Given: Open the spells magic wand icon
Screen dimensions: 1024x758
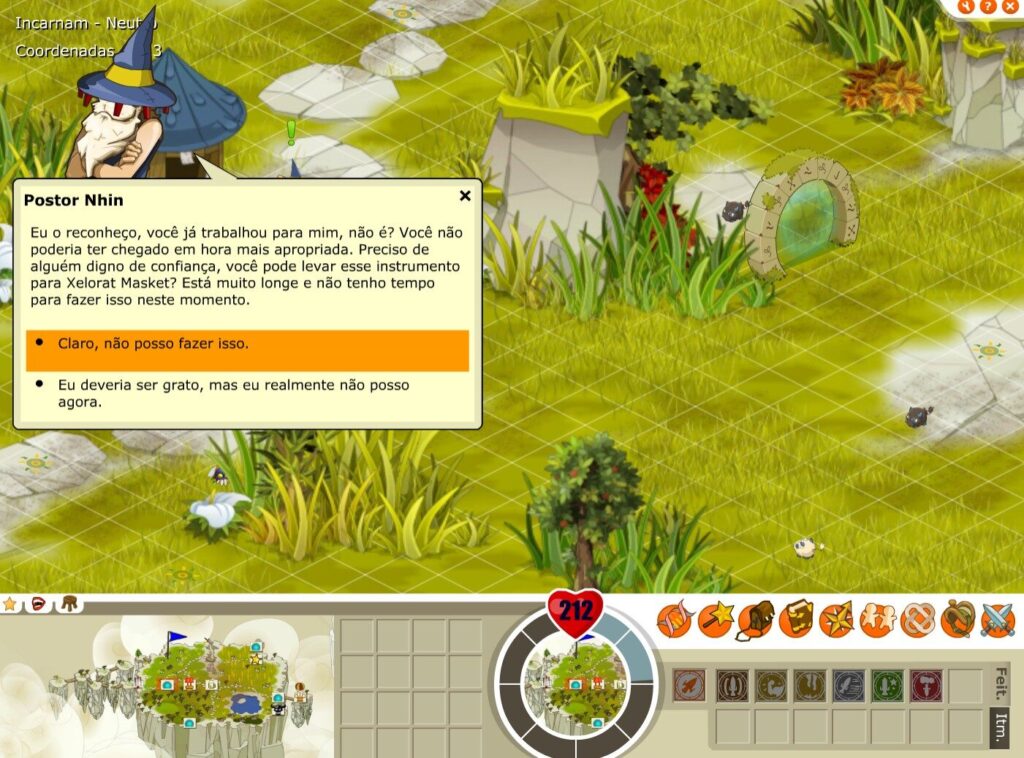Looking at the screenshot, I should point(715,620).
